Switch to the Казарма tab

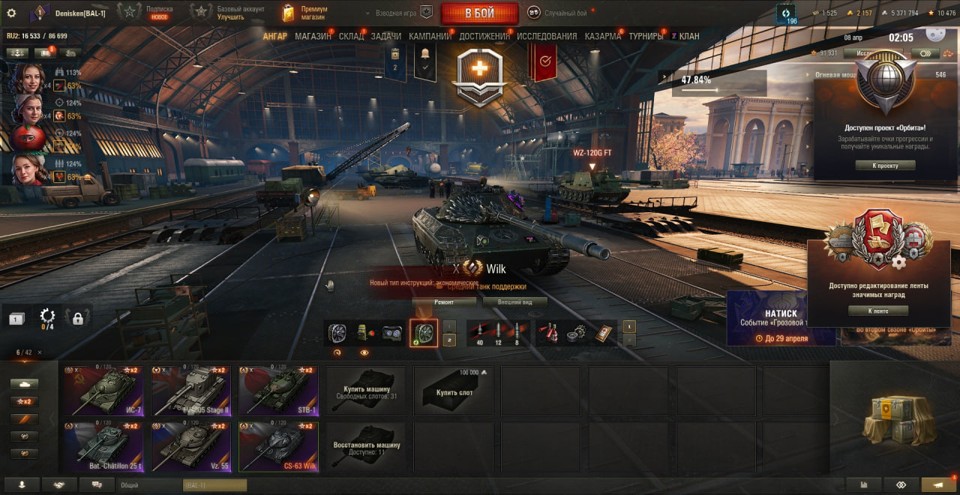point(603,36)
